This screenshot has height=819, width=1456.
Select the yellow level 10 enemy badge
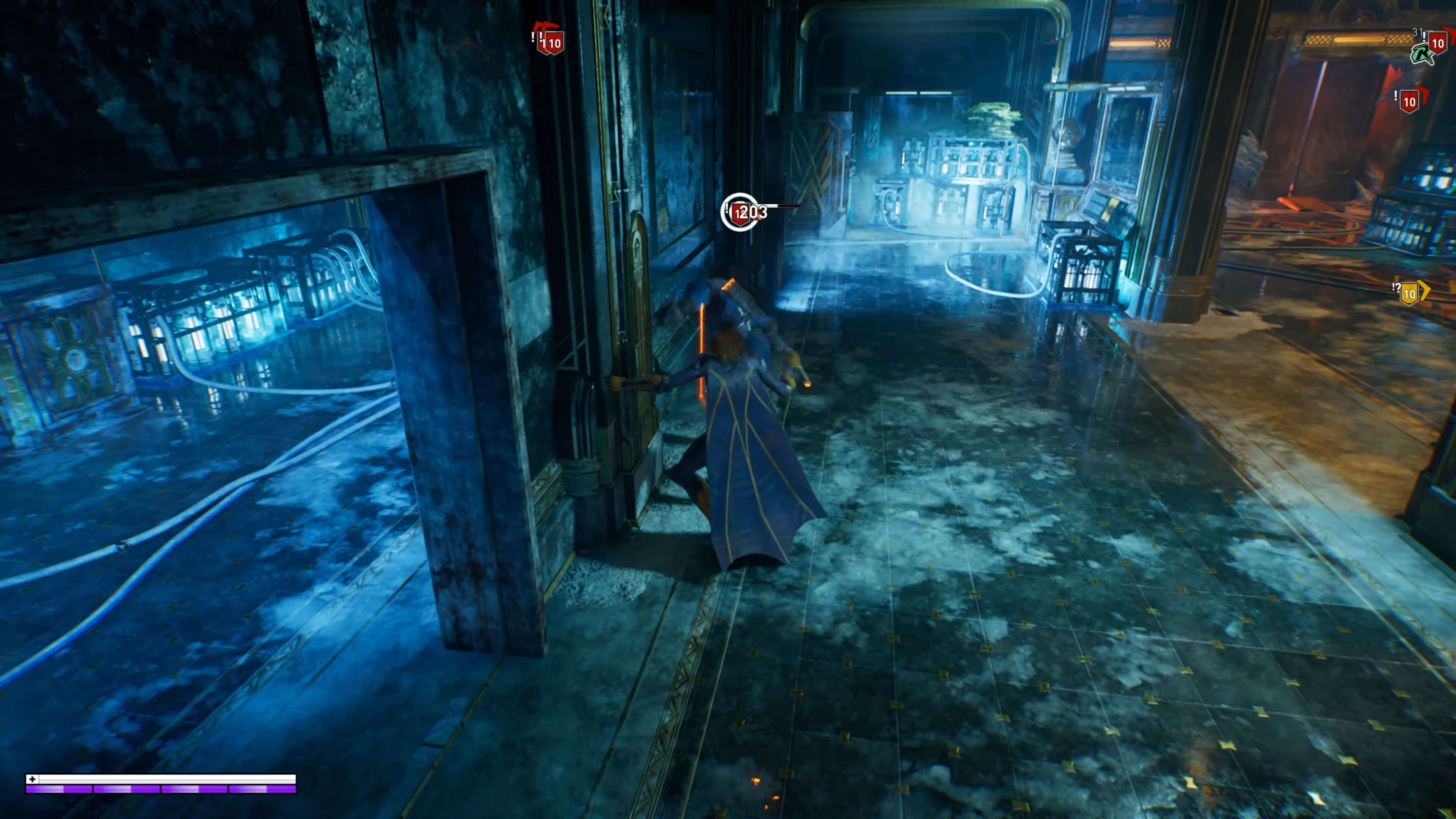click(x=1409, y=293)
